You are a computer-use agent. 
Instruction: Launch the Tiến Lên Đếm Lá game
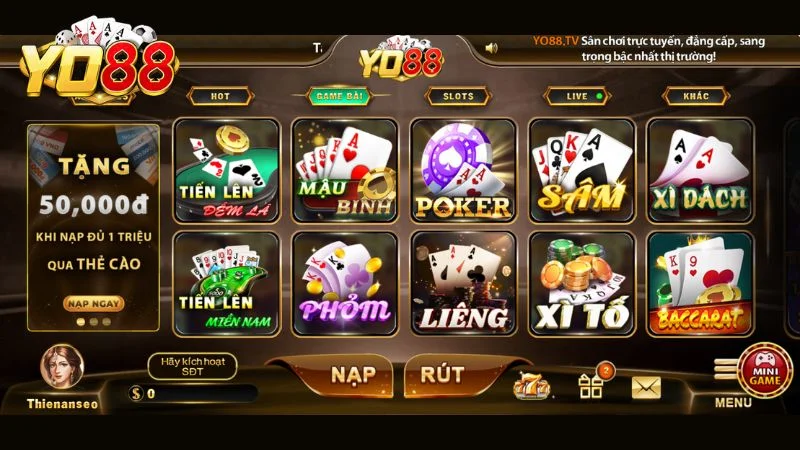(x=226, y=171)
